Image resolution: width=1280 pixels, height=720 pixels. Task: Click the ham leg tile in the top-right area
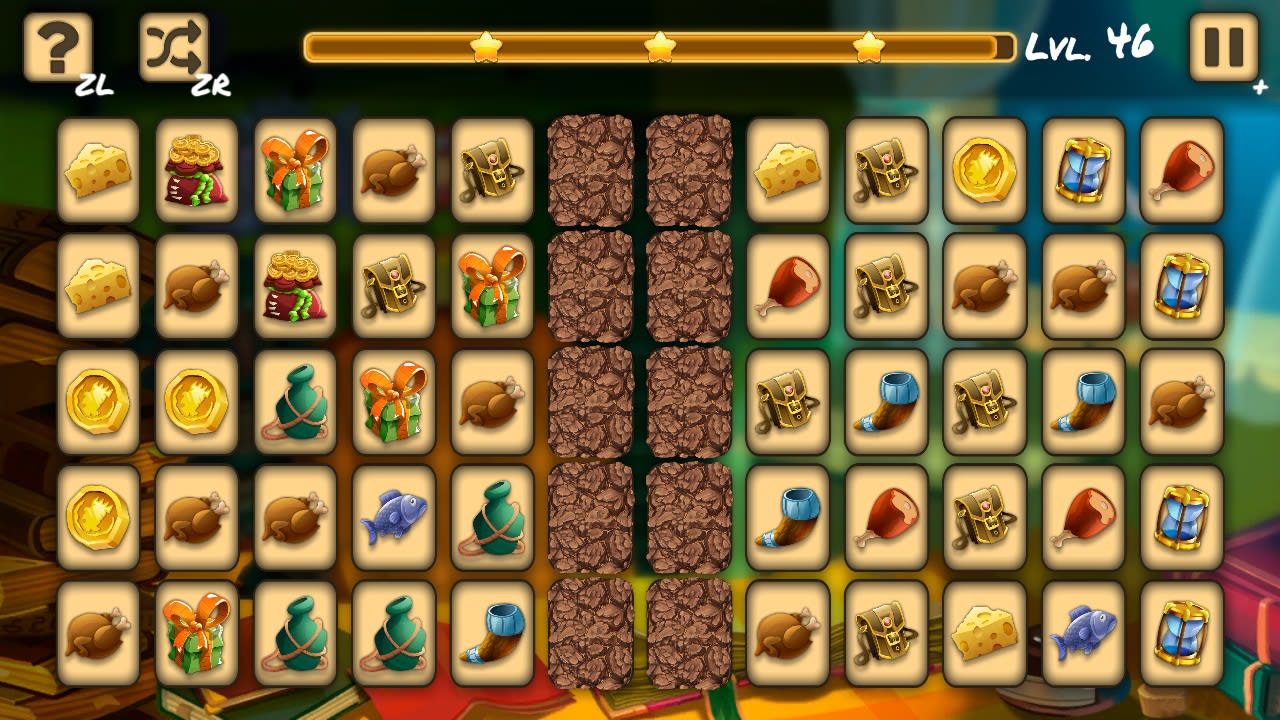1181,169
